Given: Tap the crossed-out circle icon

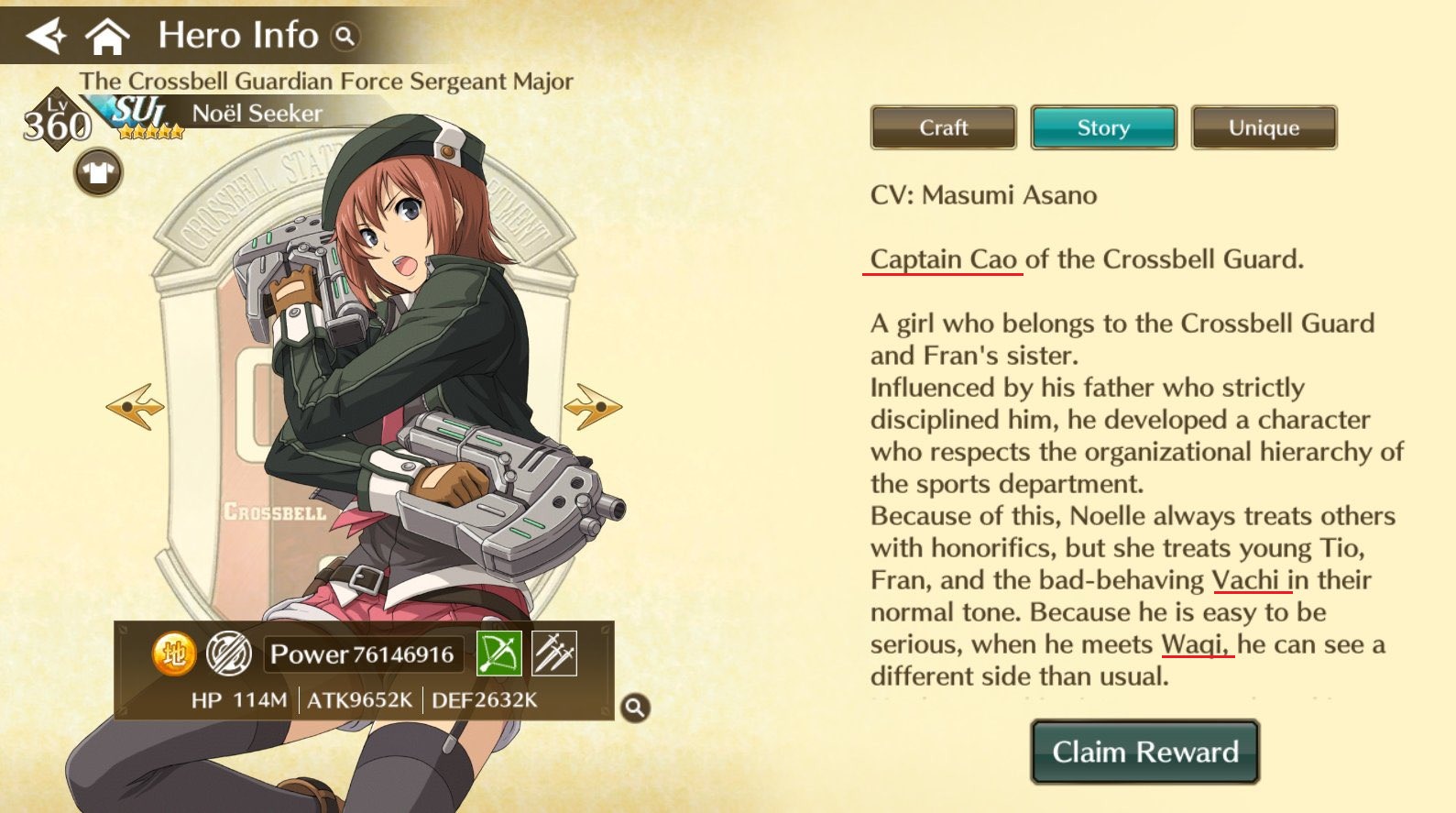Looking at the screenshot, I should (228, 654).
